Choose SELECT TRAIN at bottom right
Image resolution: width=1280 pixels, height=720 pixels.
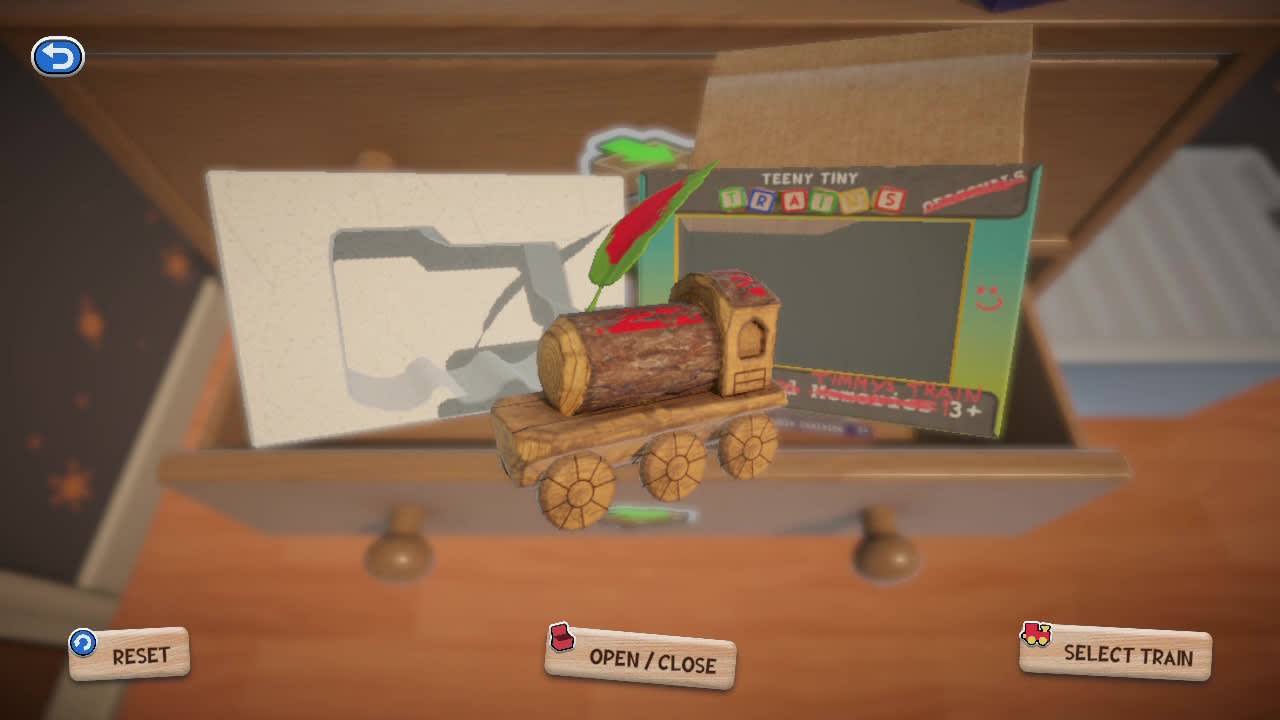[1125, 656]
